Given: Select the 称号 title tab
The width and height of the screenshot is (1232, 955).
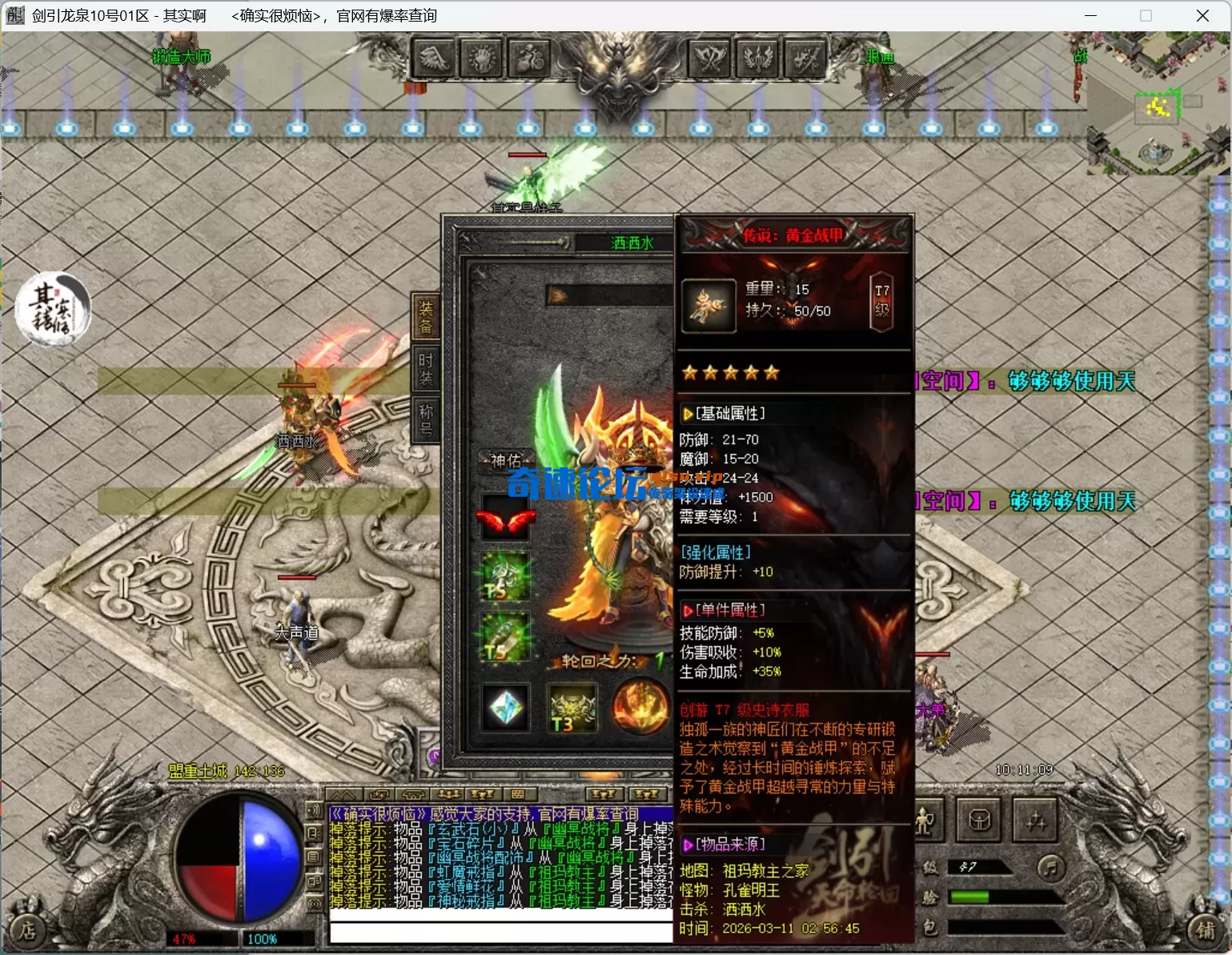Looking at the screenshot, I should point(425,421).
